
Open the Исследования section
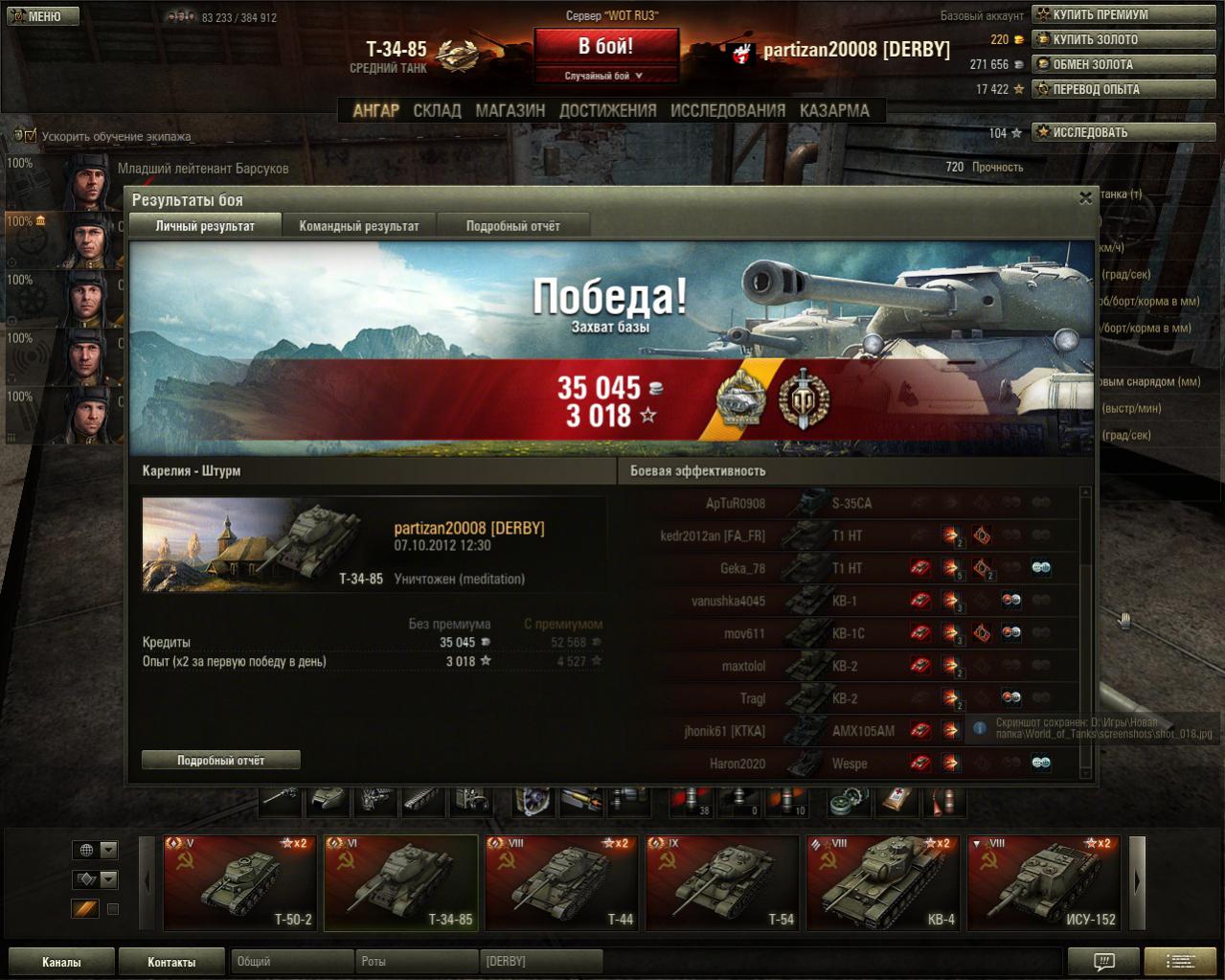pos(727,110)
